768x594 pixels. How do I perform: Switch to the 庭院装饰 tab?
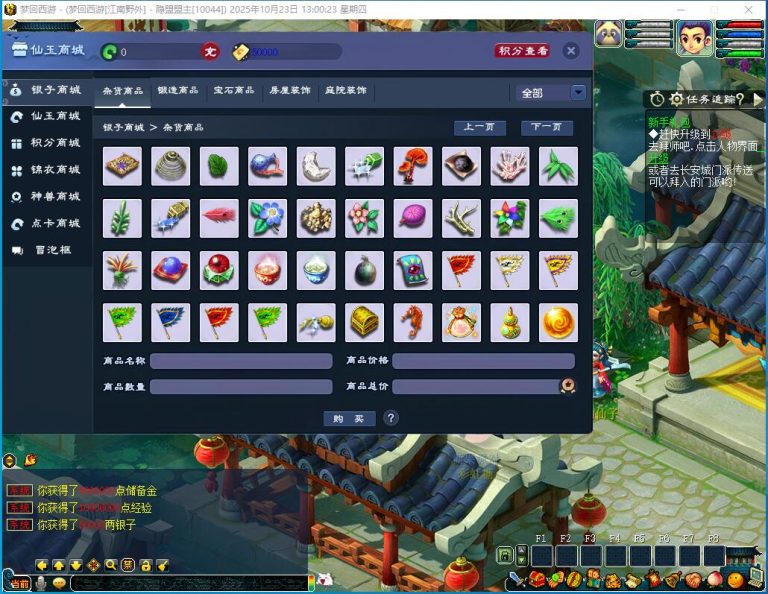point(345,91)
